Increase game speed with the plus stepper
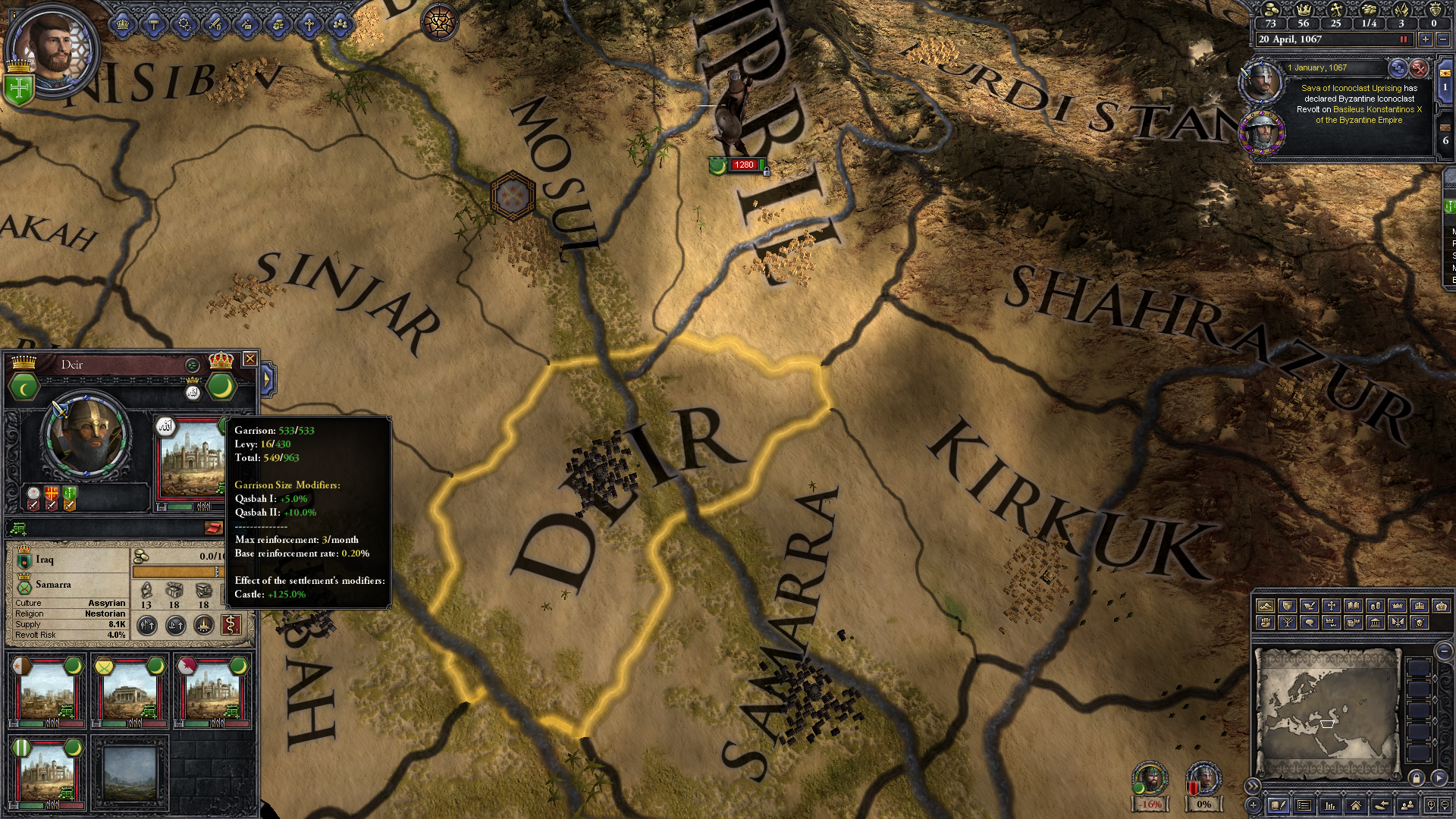Viewport: 1456px width, 819px height. coord(1425,40)
